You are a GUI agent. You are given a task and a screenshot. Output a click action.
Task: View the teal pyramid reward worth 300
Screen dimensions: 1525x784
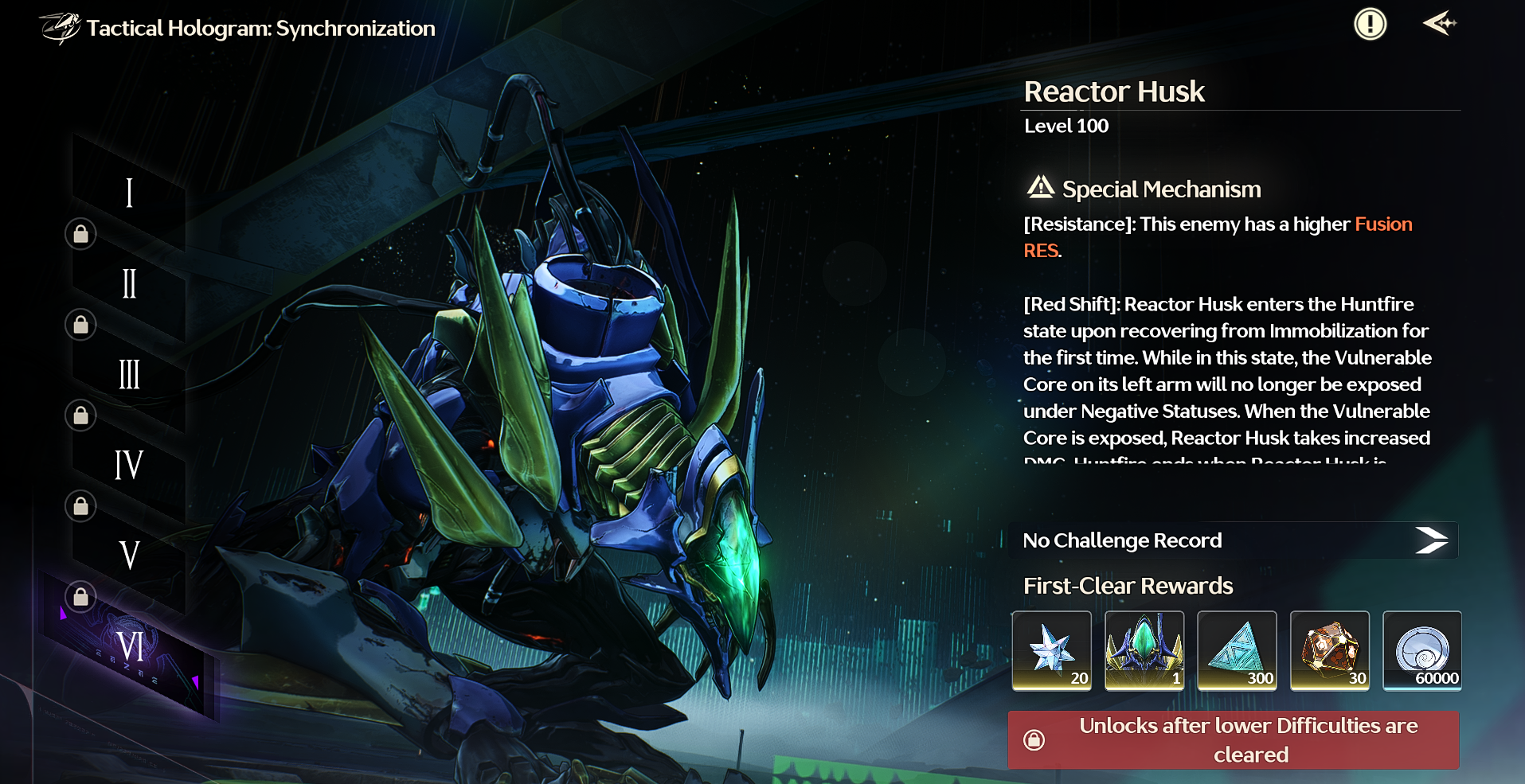[x=1237, y=650]
